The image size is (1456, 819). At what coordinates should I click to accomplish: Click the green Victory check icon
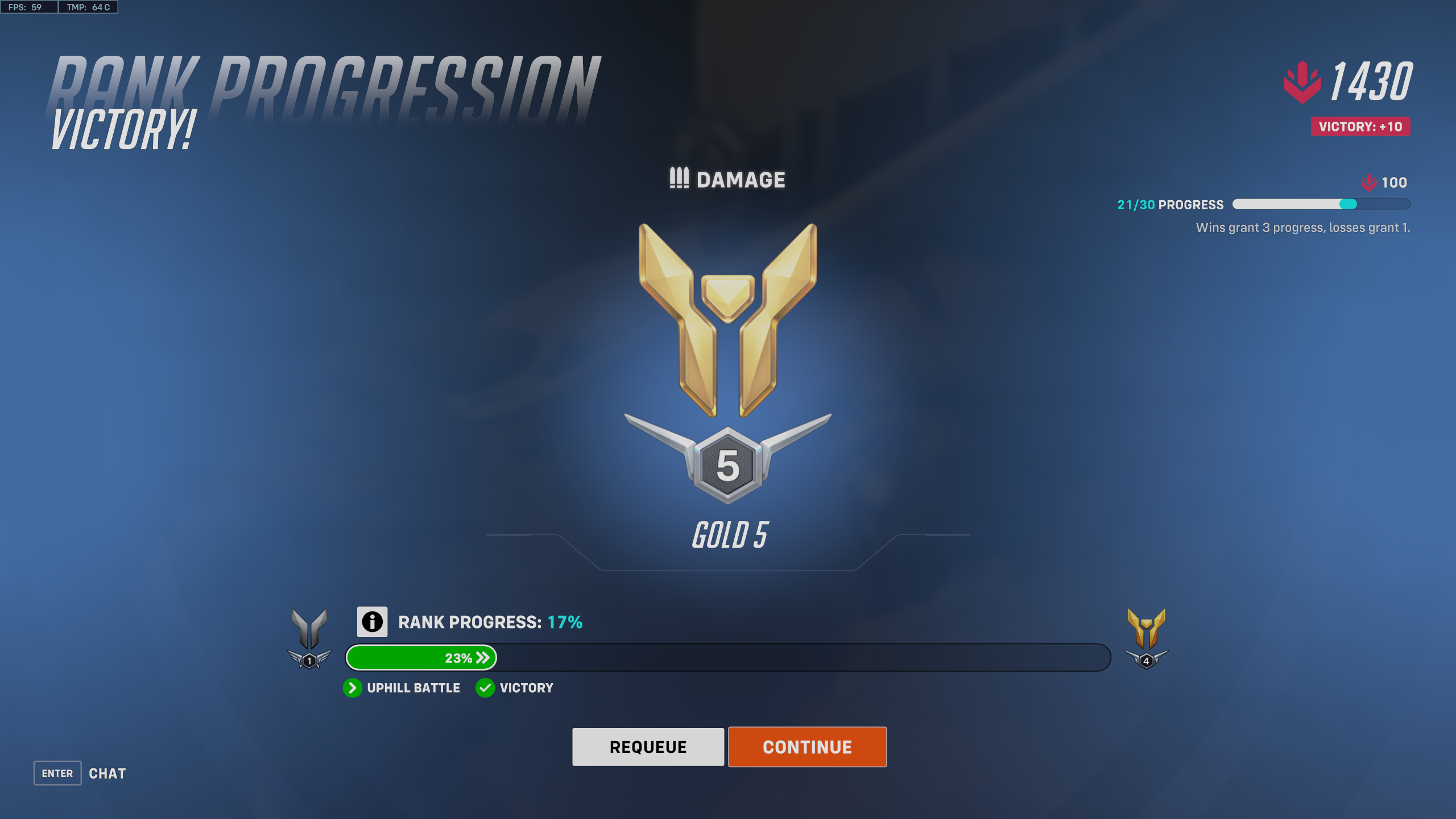pos(485,688)
